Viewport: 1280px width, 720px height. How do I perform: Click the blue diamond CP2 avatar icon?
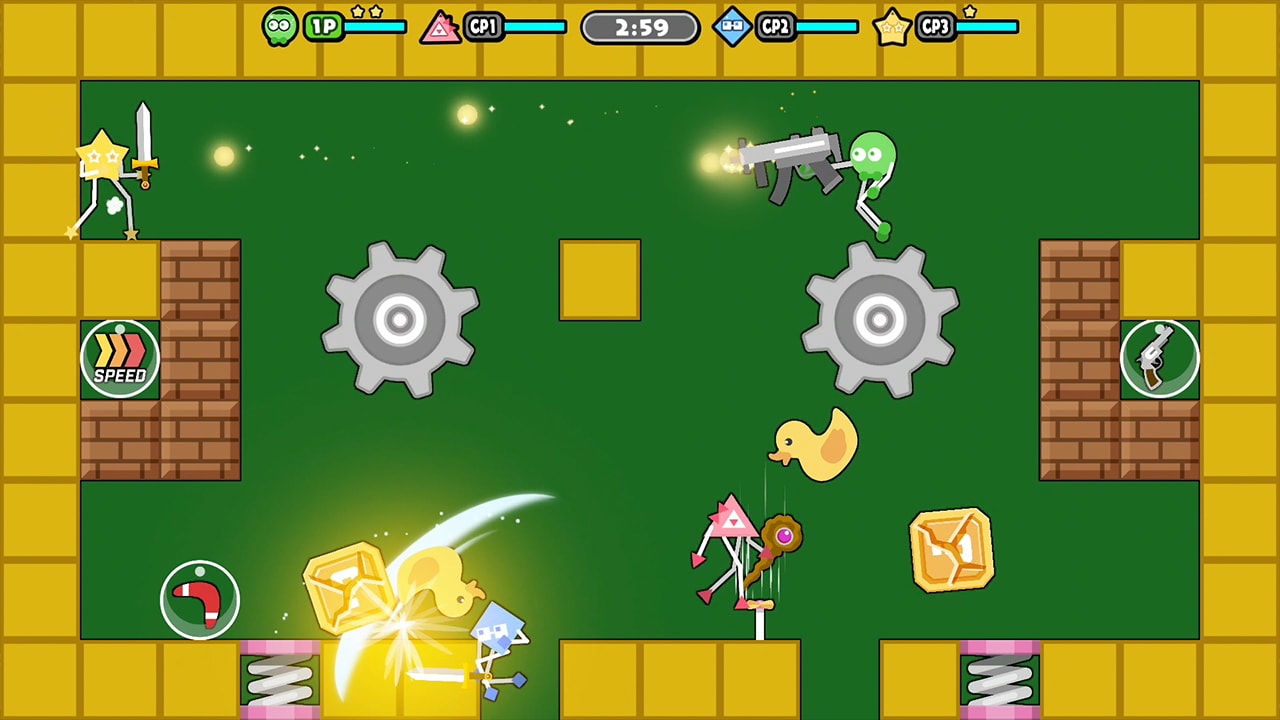733,27
